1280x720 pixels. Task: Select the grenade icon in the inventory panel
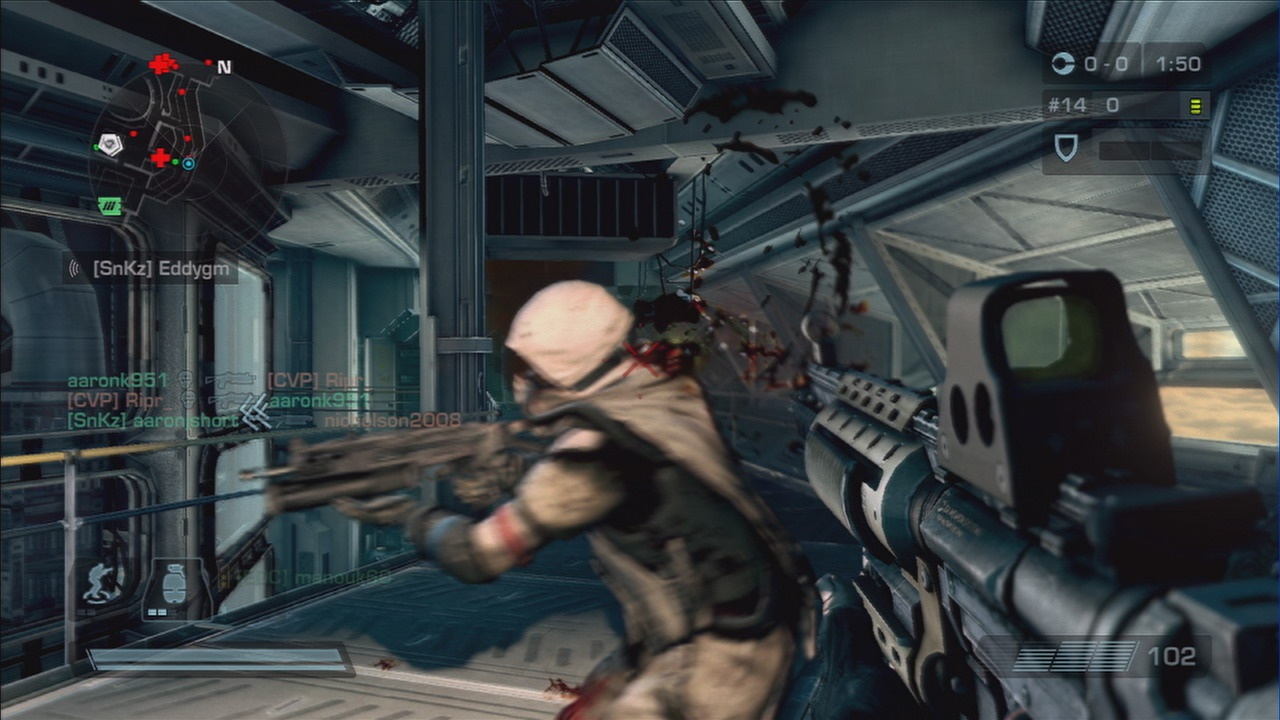point(172,583)
